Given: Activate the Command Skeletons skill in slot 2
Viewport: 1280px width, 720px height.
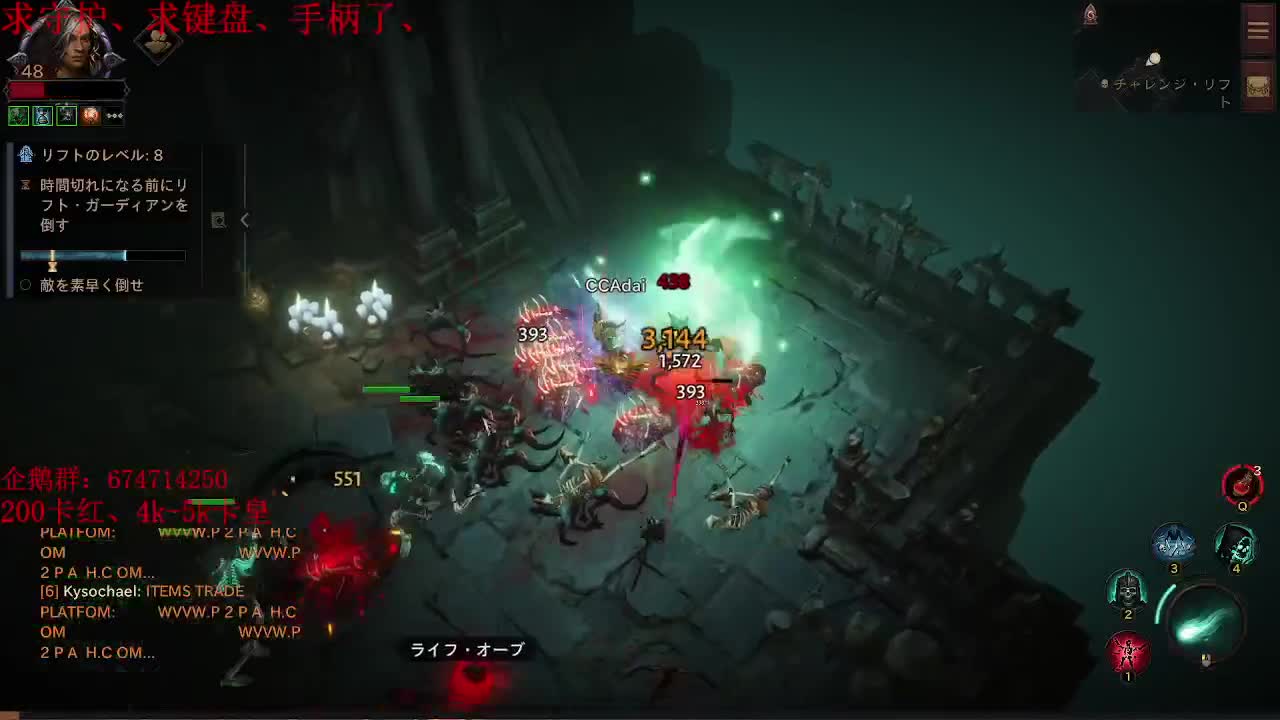Looking at the screenshot, I should (x=1126, y=592).
